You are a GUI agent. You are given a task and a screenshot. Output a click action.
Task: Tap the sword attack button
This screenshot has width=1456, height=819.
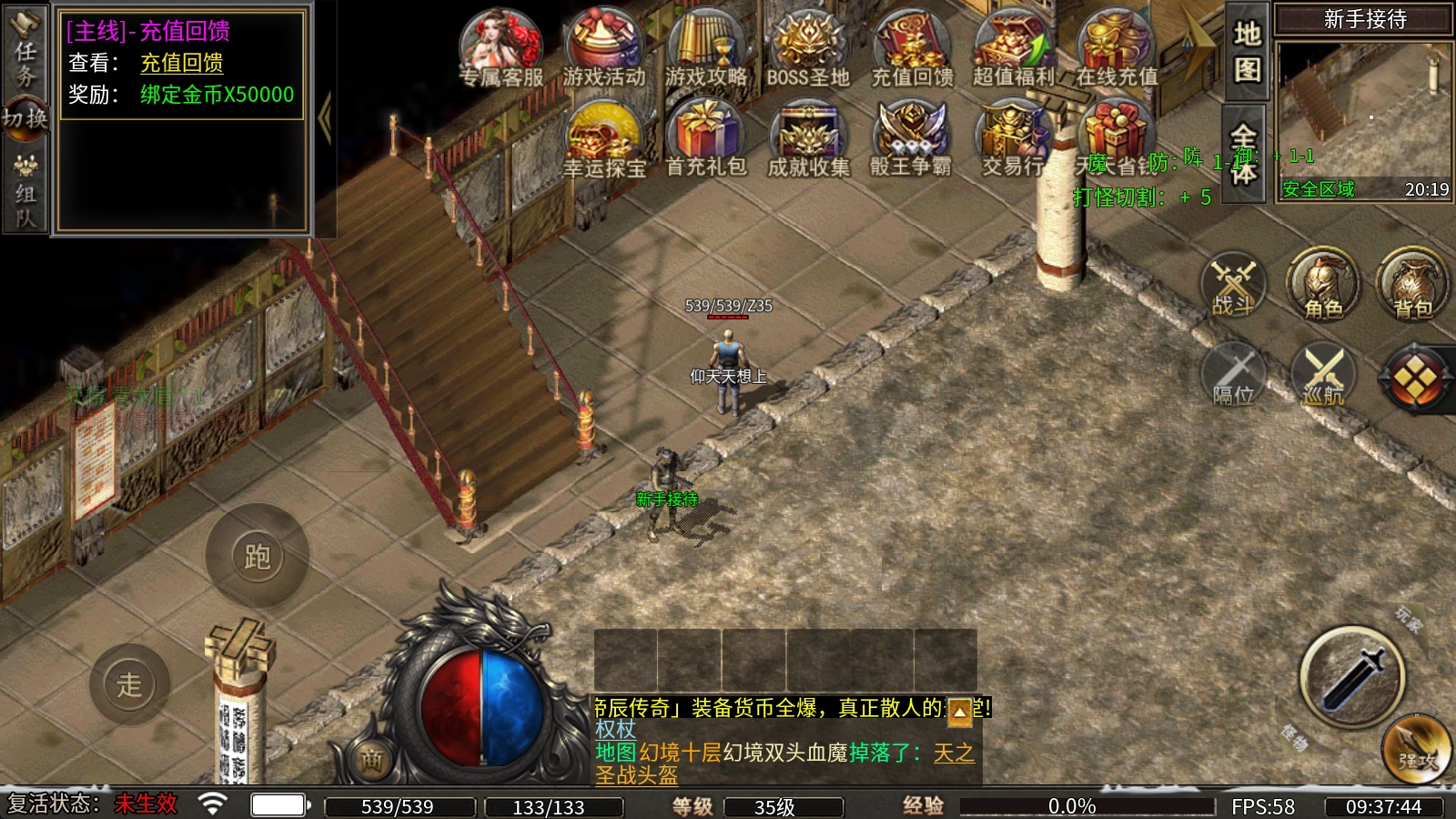click(1352, 677)
